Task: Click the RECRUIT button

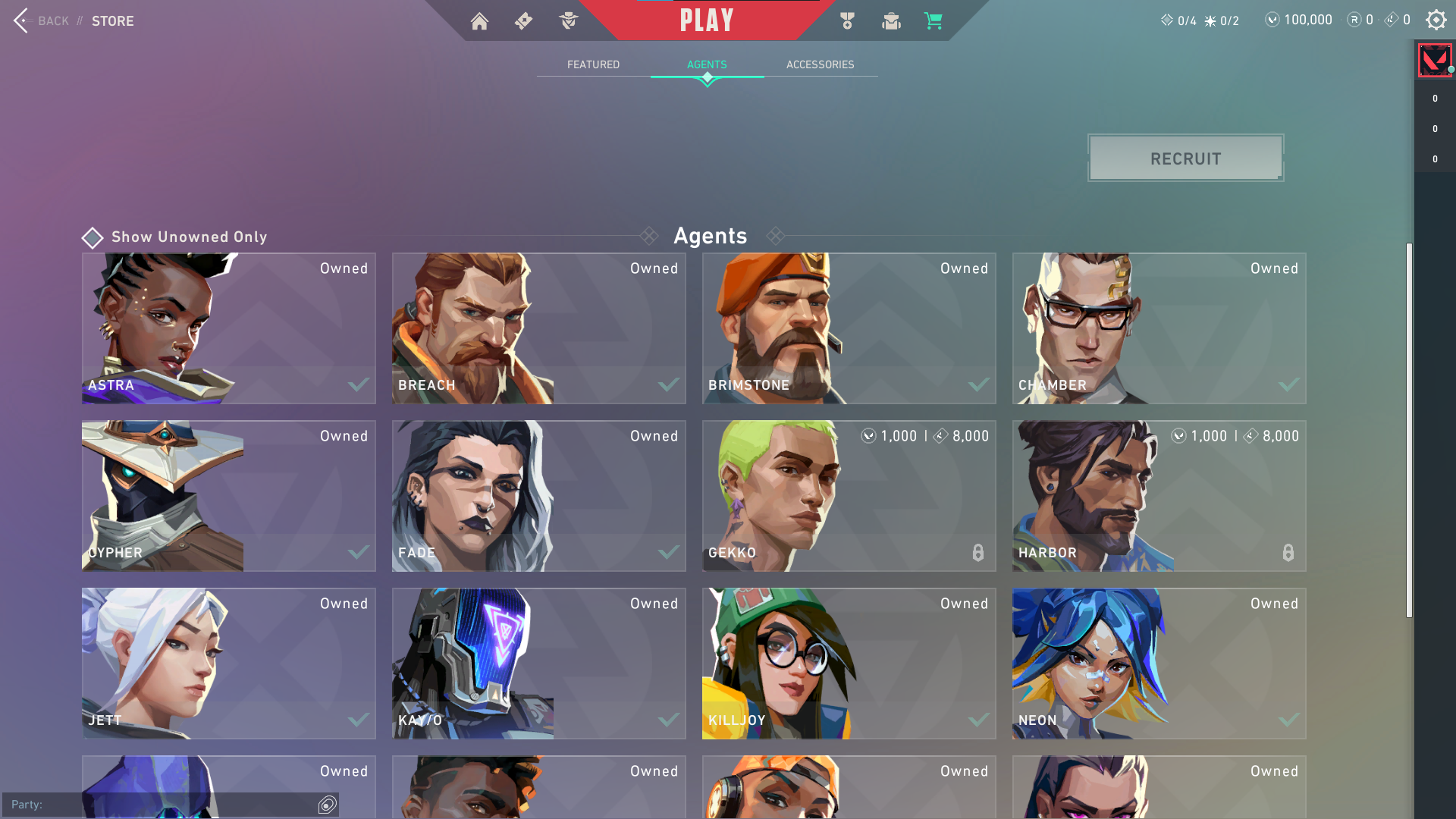Action: 1185,158
